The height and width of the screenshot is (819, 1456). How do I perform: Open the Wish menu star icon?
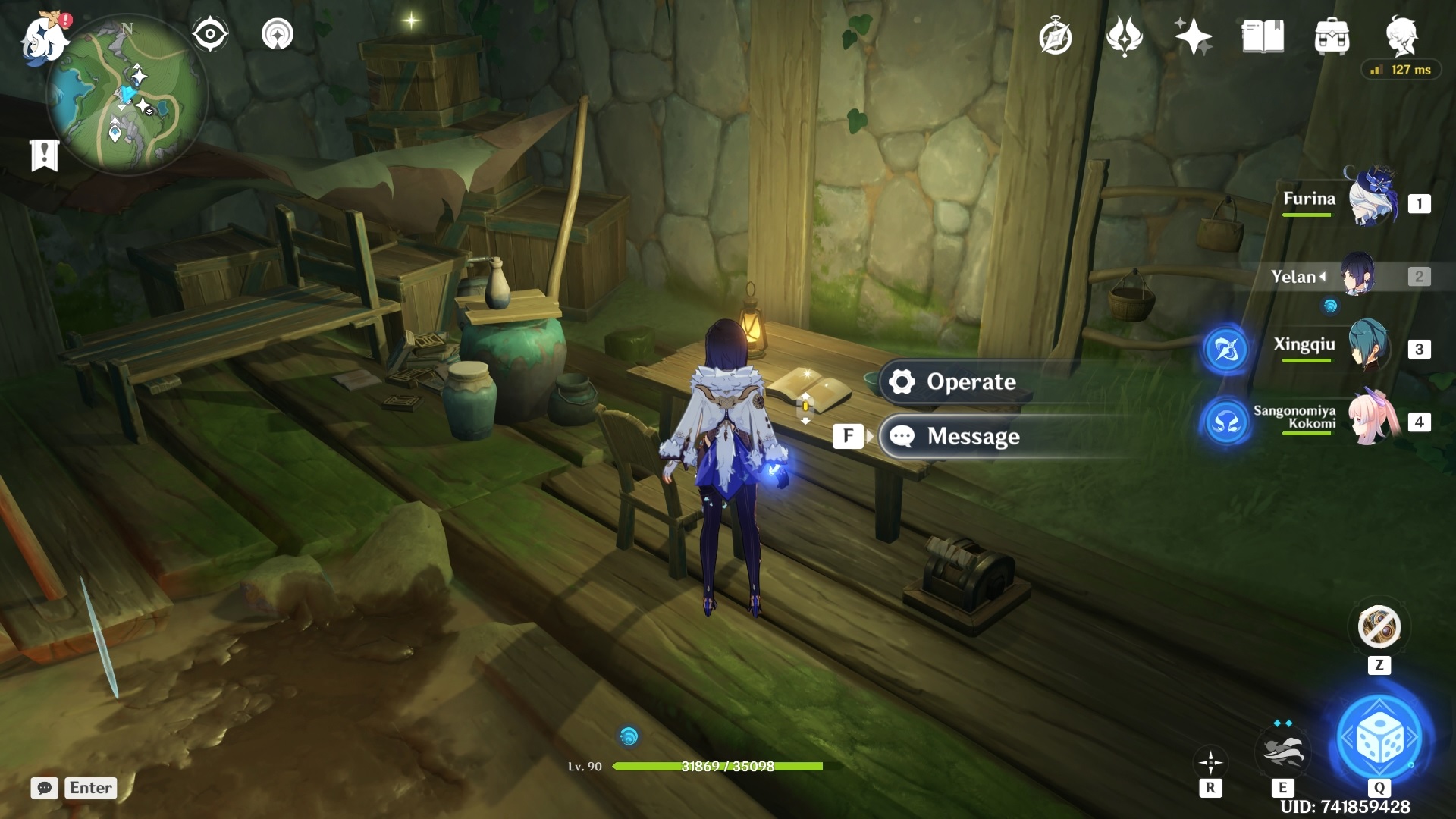1194,37
